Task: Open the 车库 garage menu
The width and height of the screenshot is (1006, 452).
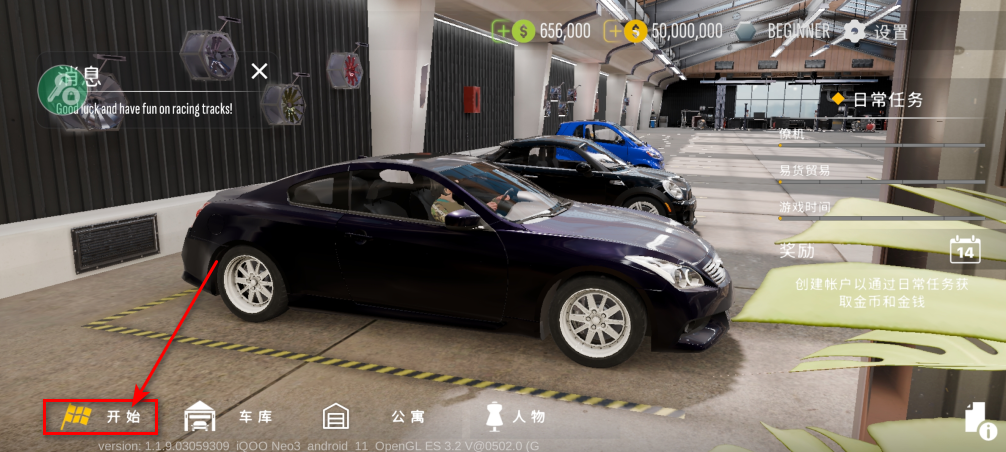Action: (x=229, y=416)
